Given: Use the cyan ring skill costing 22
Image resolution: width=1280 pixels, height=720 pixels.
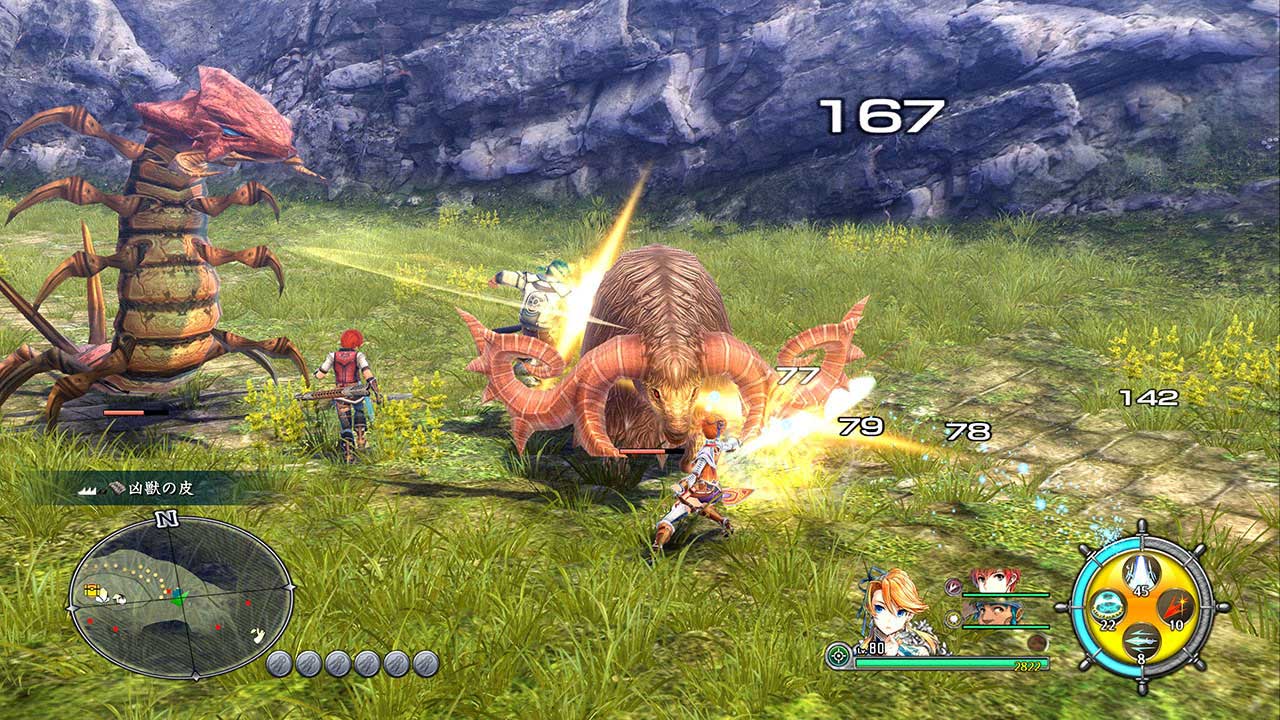Looking at the screenshot, I should (x=1106, y=606).
